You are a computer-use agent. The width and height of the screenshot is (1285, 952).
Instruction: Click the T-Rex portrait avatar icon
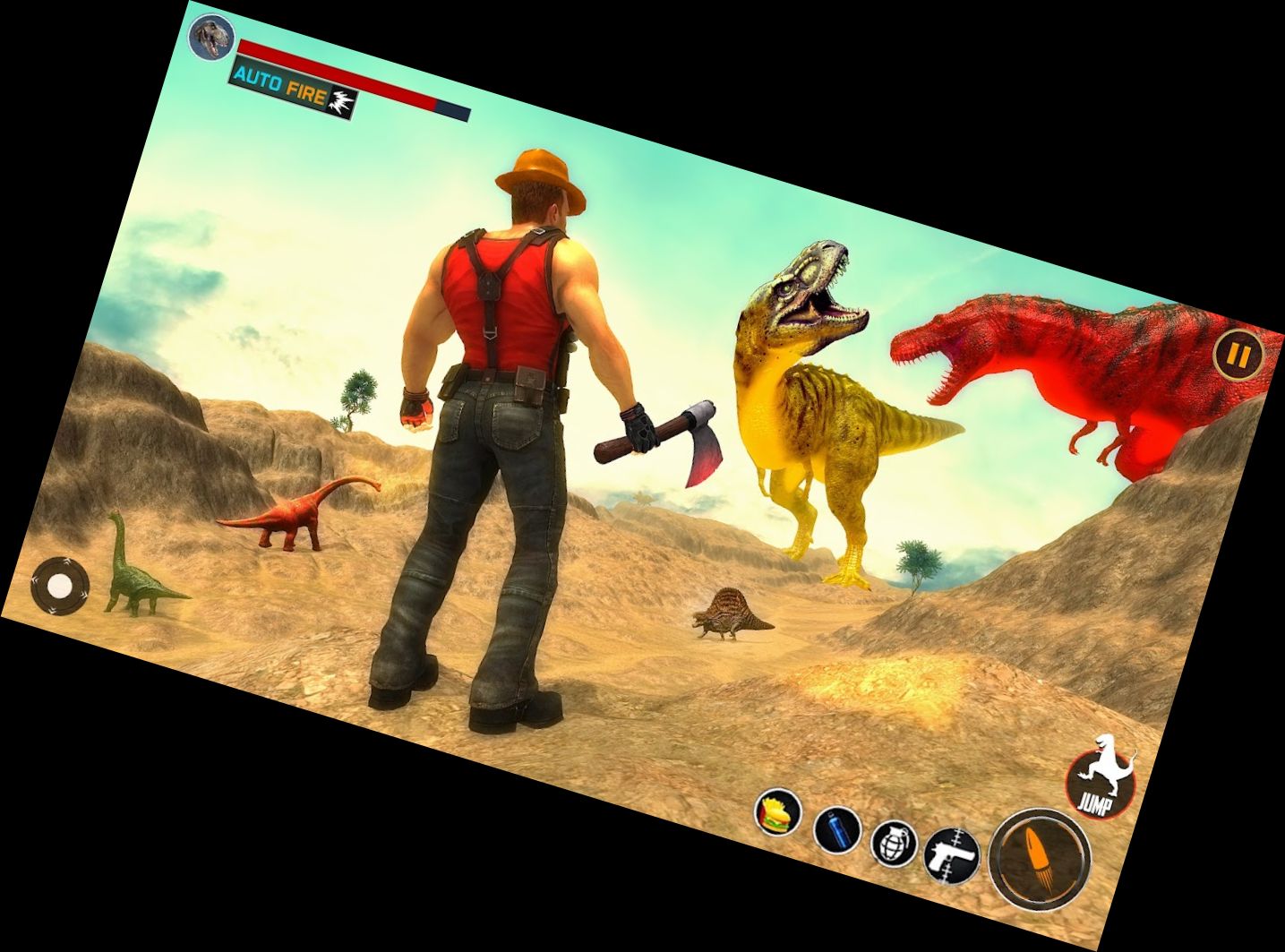click(x=211, y=37)
